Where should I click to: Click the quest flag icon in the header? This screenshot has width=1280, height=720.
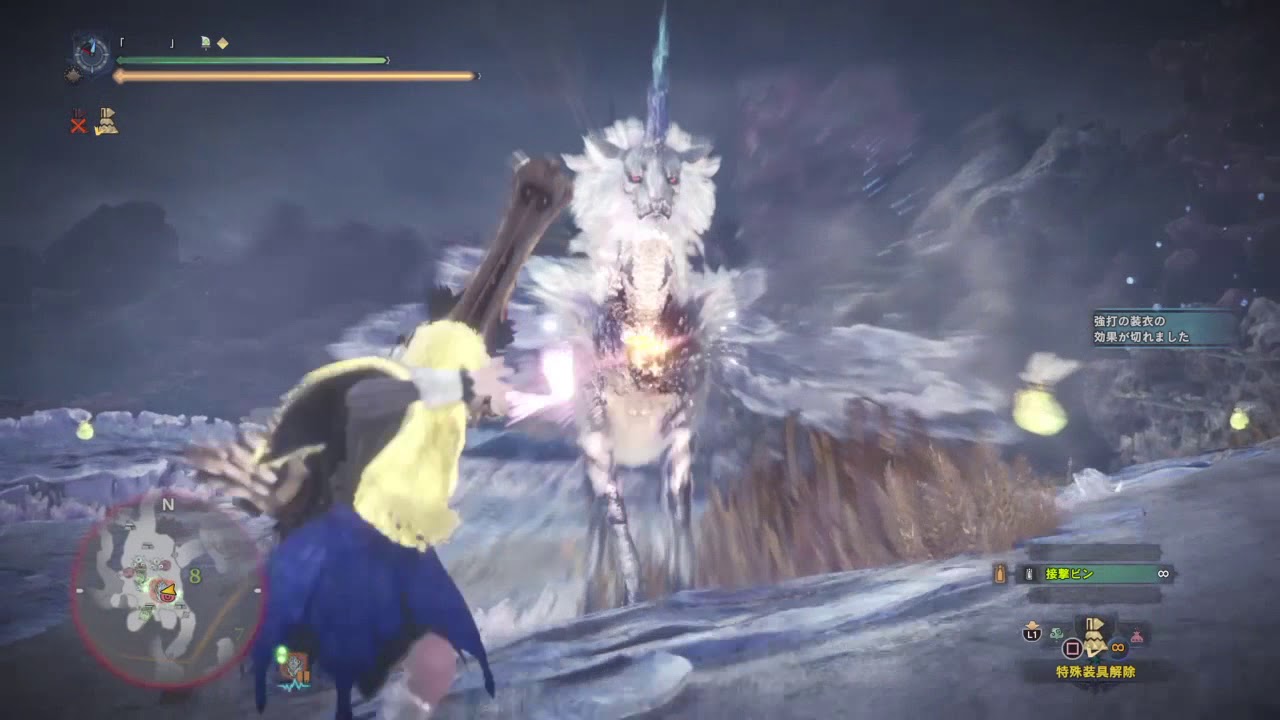(205, 42)
